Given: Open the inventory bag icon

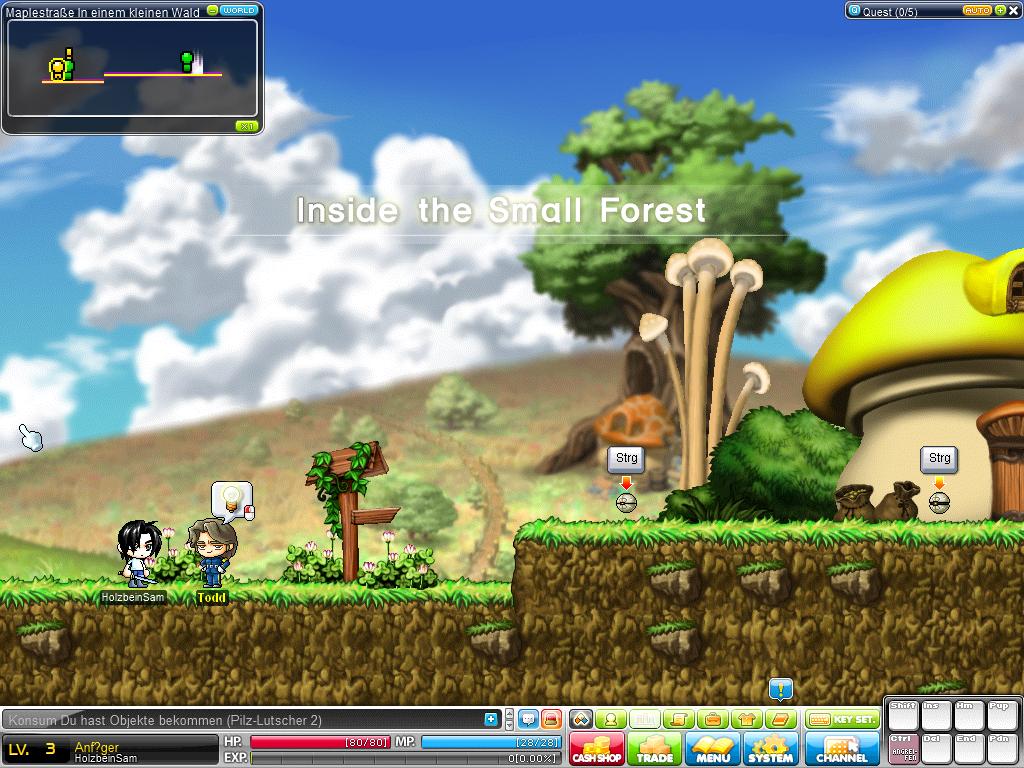Looking at the screenshot, I should point(713,719).
